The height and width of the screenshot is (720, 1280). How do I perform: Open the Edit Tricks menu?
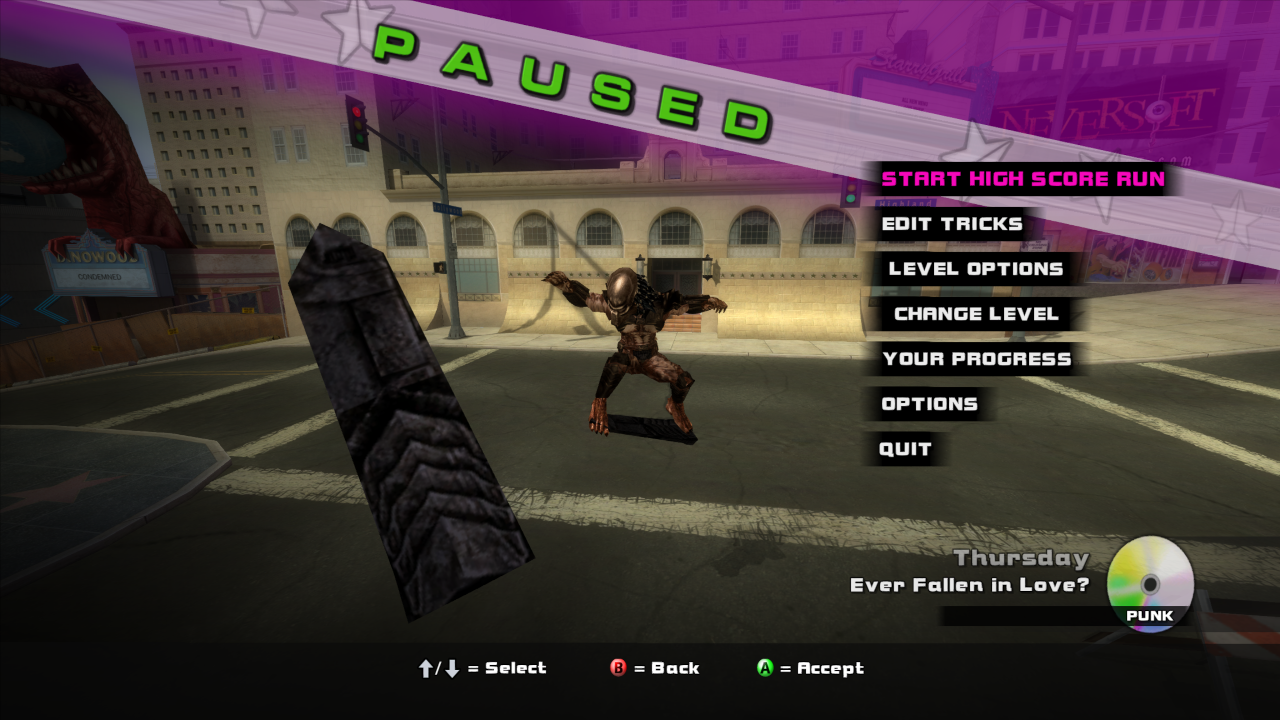point(952,224)
